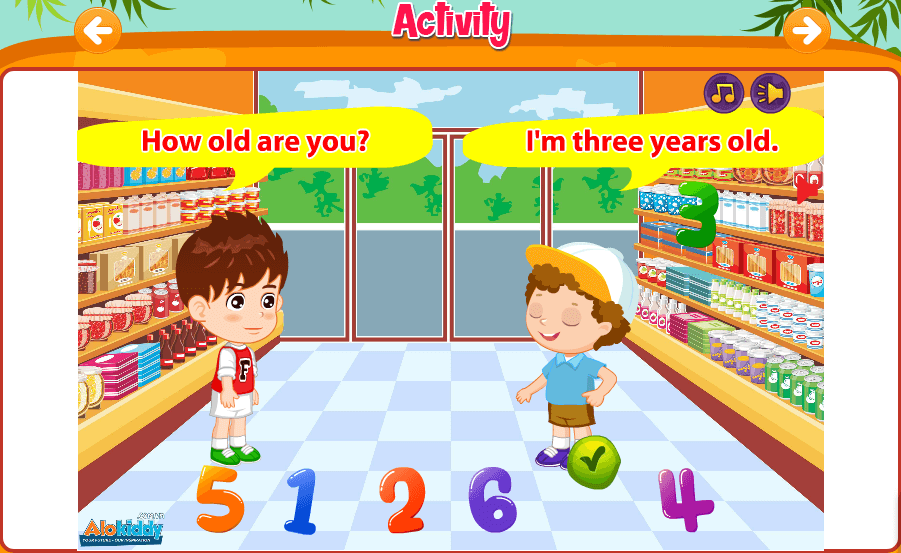Choose the orange number 5
The width and height of the screenshot is (901, 553).
coord(220,498)
